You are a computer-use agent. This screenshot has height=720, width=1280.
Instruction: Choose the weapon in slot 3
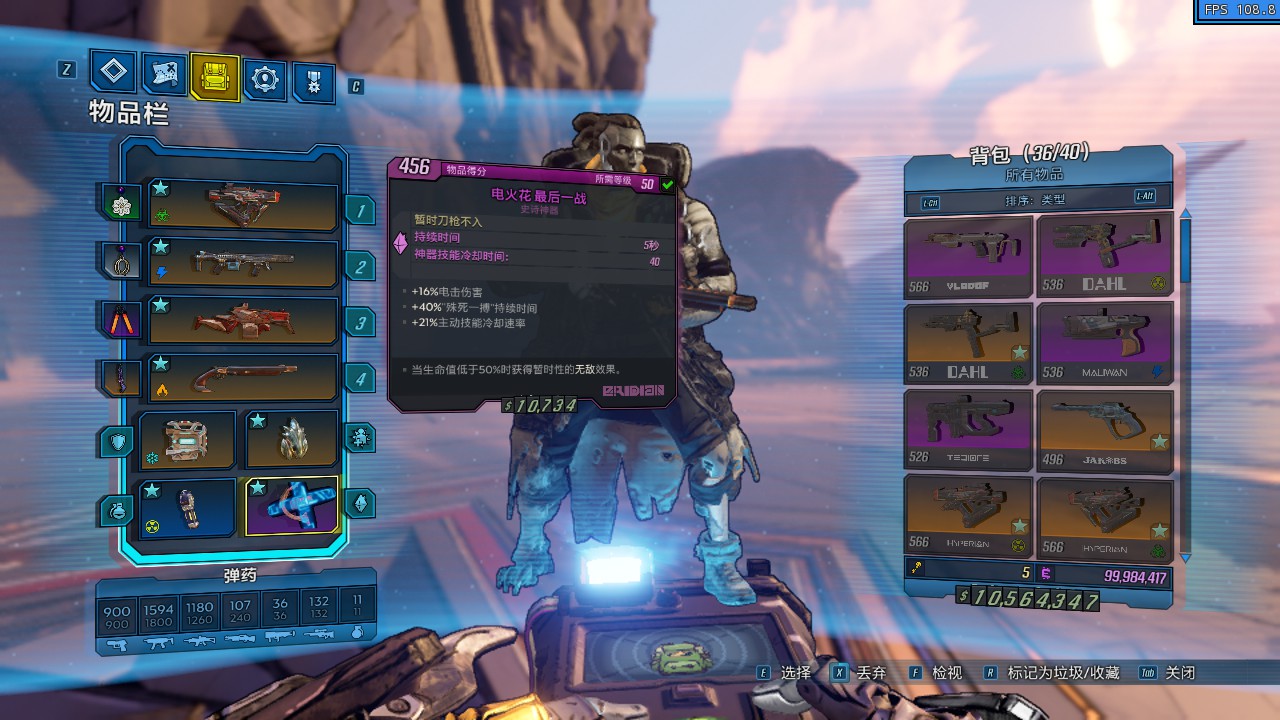point(243,321)
